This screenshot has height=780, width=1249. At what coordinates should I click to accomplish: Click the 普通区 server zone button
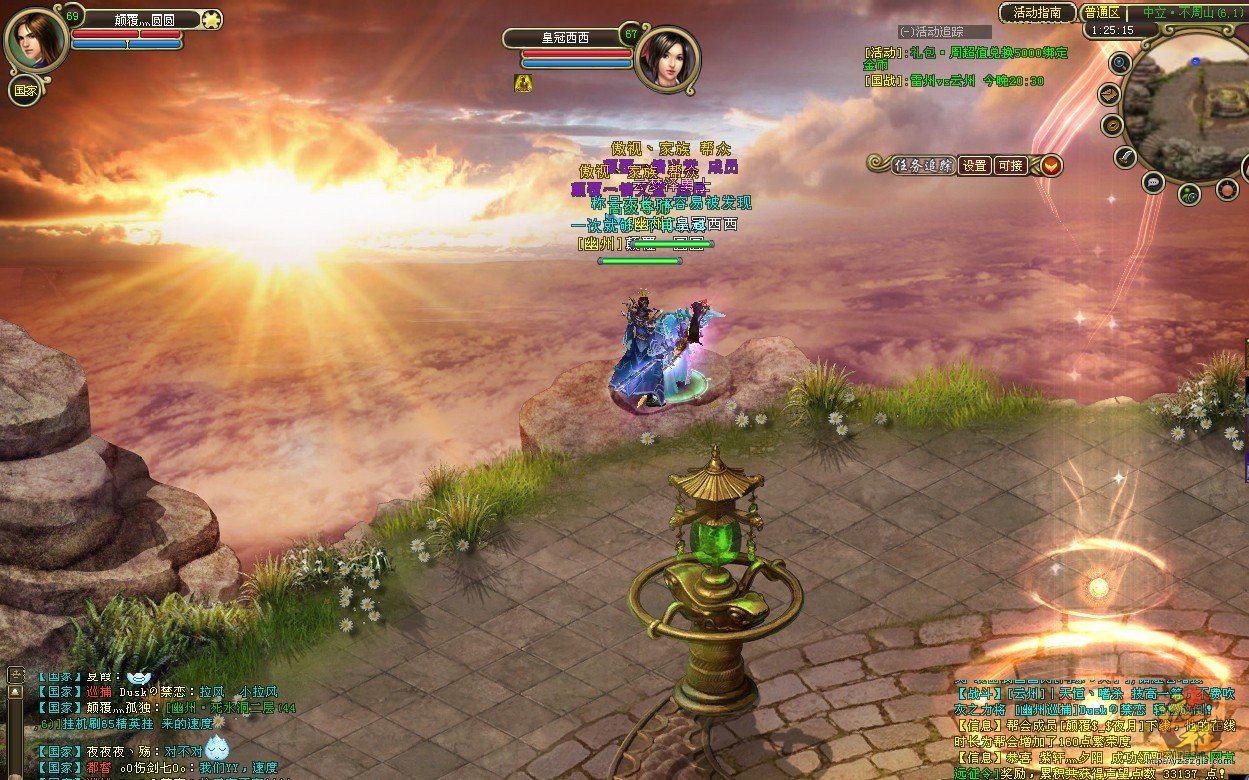(x=1101, y=13)
